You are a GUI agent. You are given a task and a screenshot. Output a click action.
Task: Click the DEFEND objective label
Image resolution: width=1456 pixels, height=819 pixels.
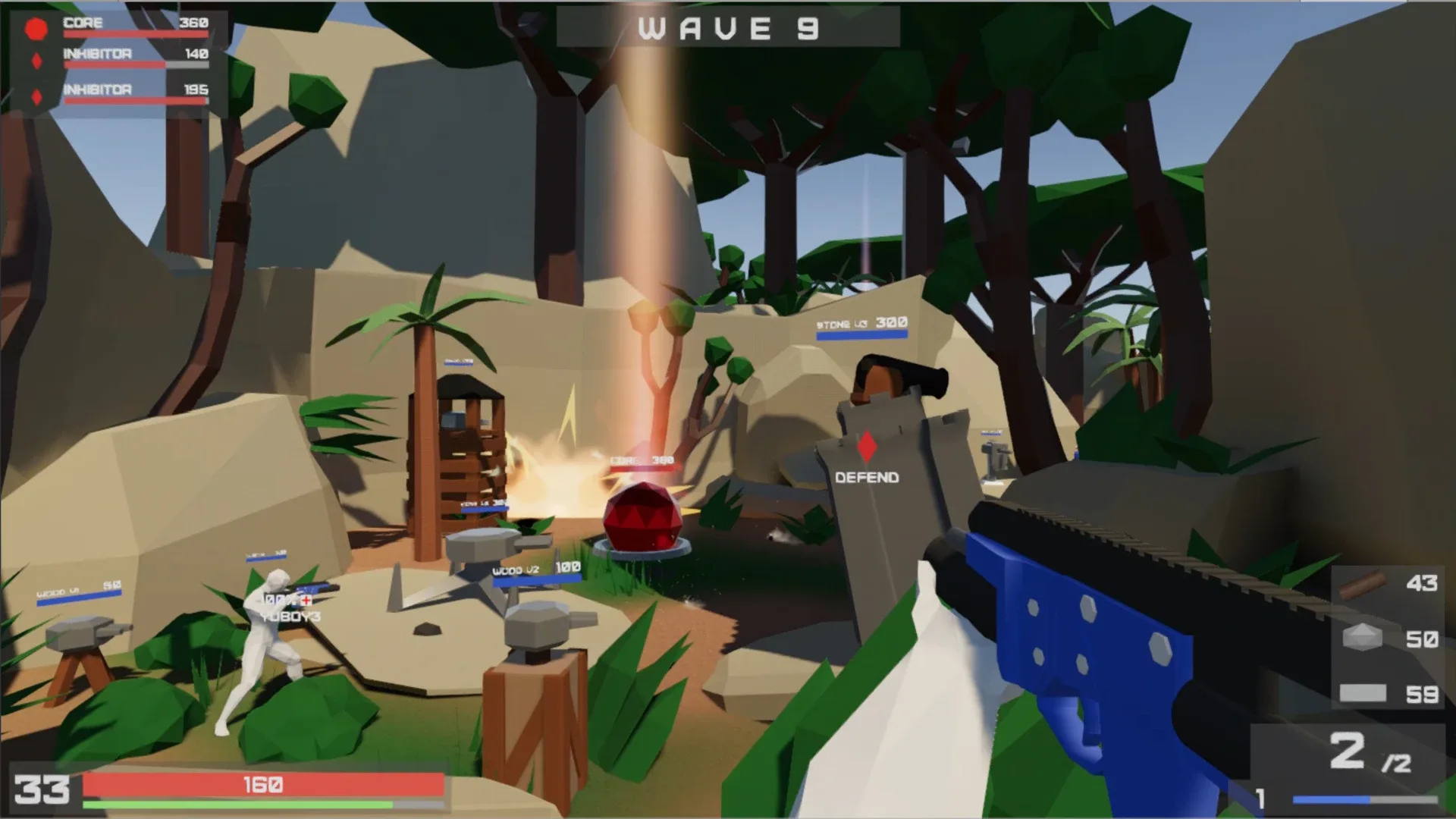pos(866,477)
